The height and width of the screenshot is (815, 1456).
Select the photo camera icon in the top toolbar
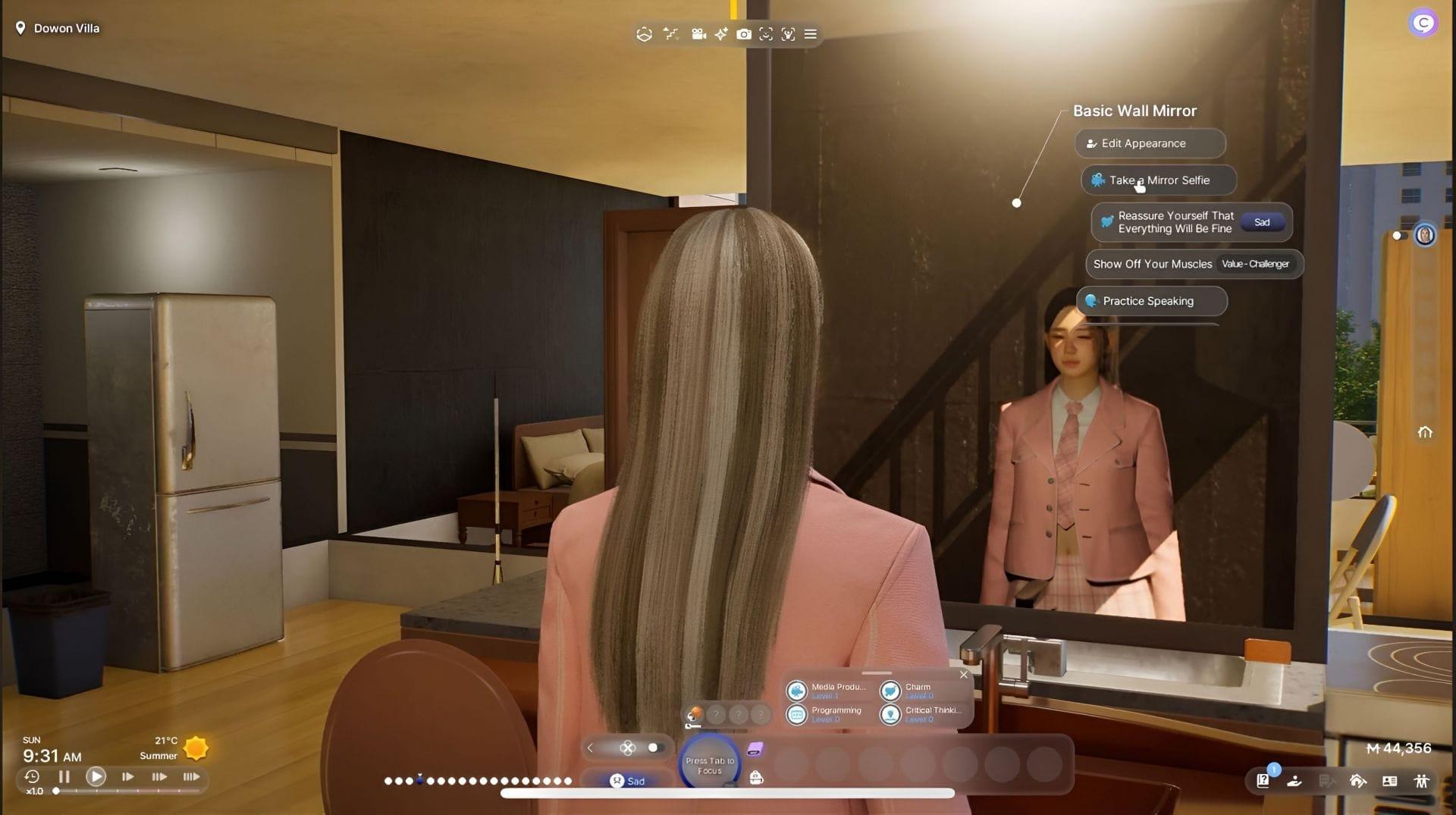coord(744,34)
